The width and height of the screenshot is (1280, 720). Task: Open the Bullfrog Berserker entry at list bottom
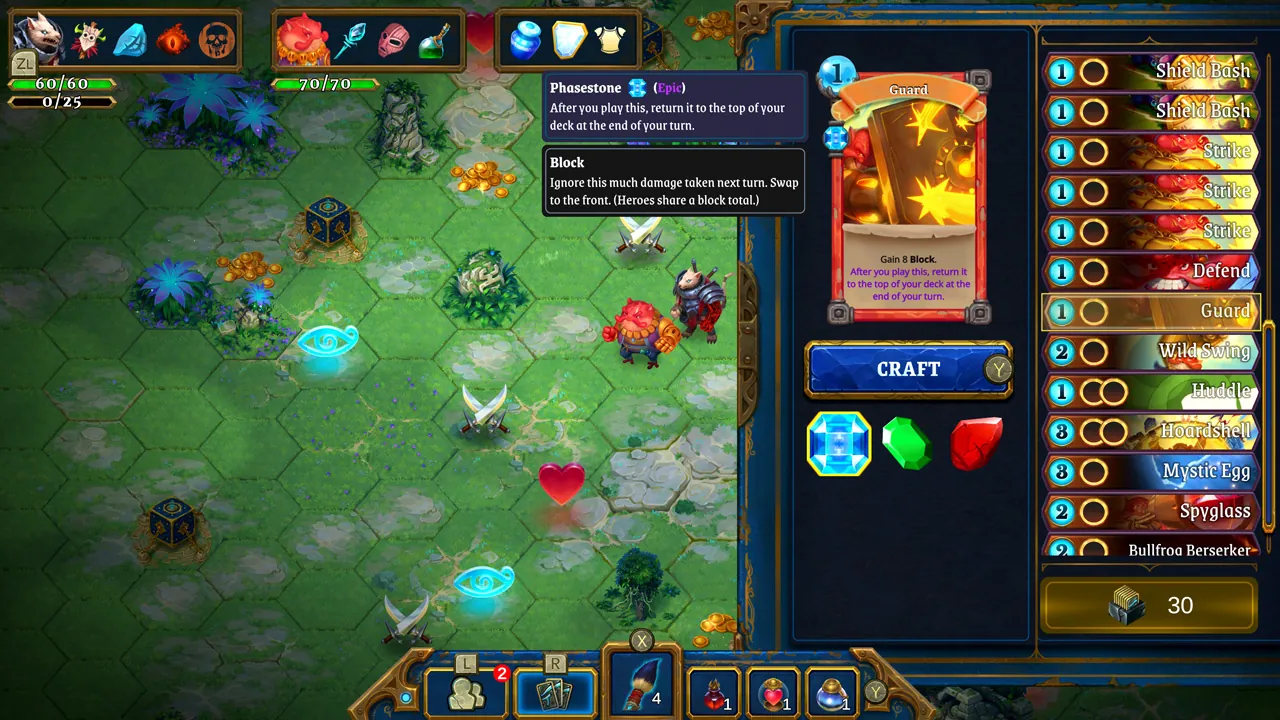(1150, 548)
